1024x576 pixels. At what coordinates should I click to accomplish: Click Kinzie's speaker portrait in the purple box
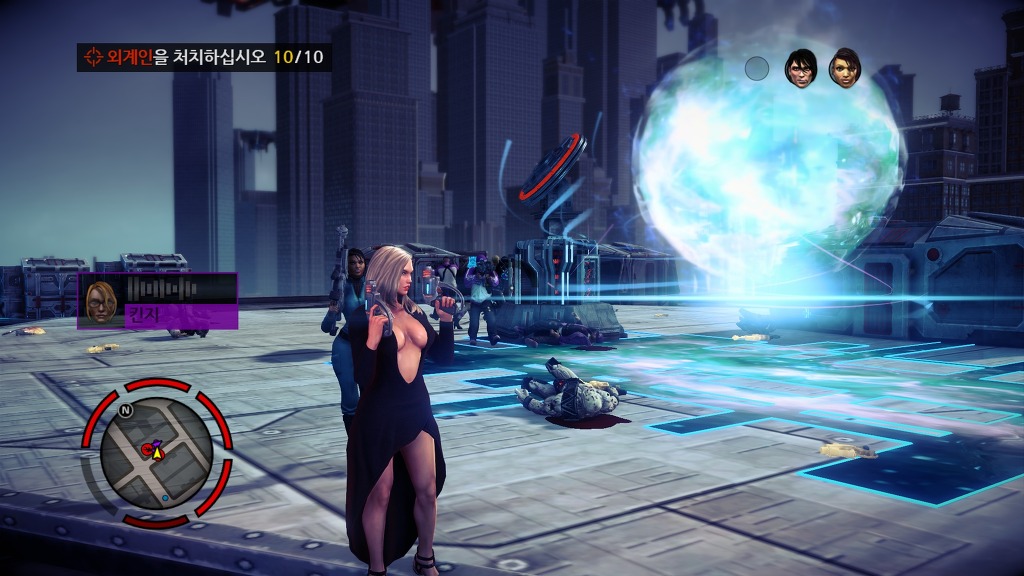101,300
